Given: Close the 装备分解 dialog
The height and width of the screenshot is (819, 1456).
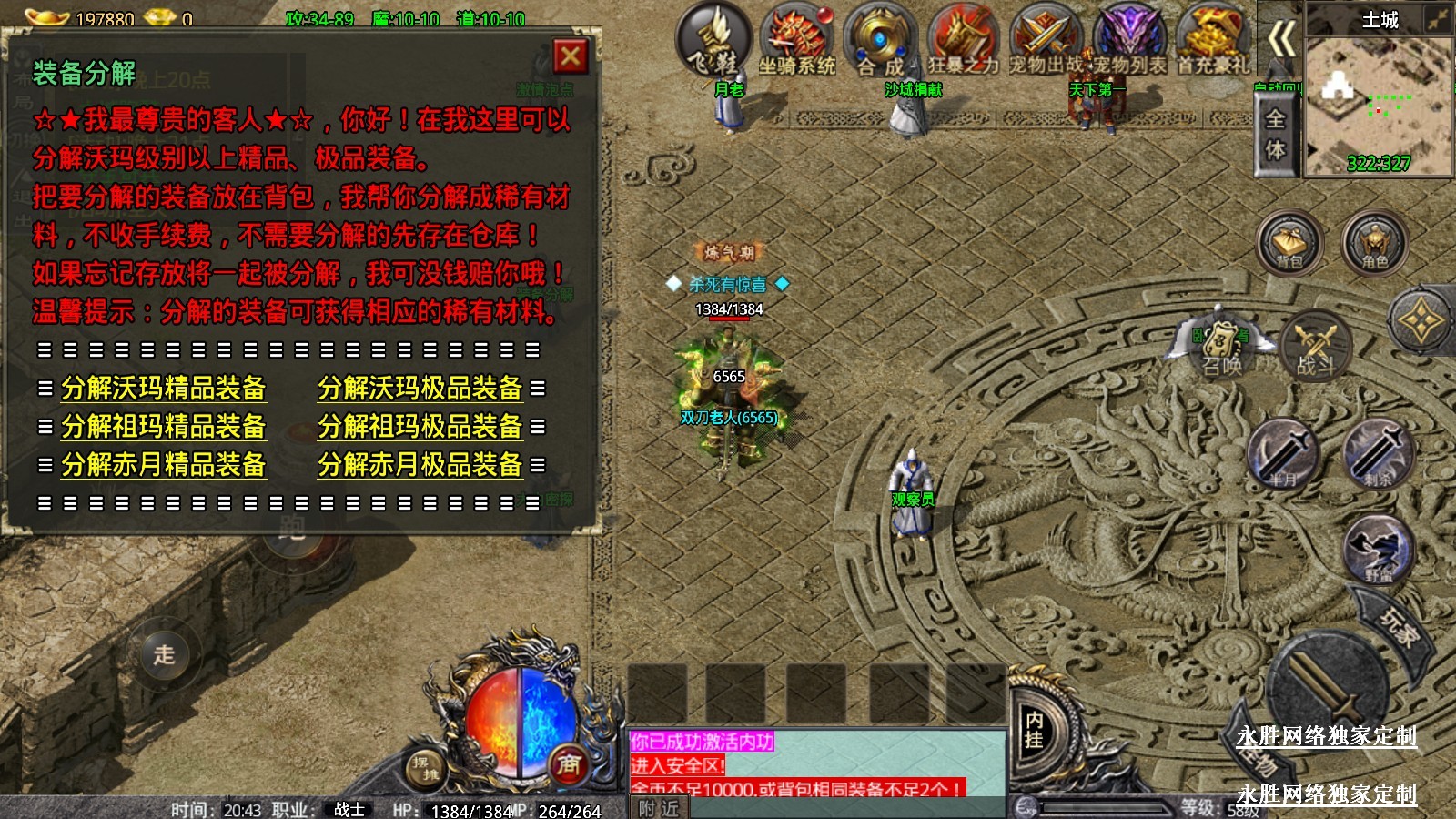Looking at the screenshot, I should coord(571,57).
